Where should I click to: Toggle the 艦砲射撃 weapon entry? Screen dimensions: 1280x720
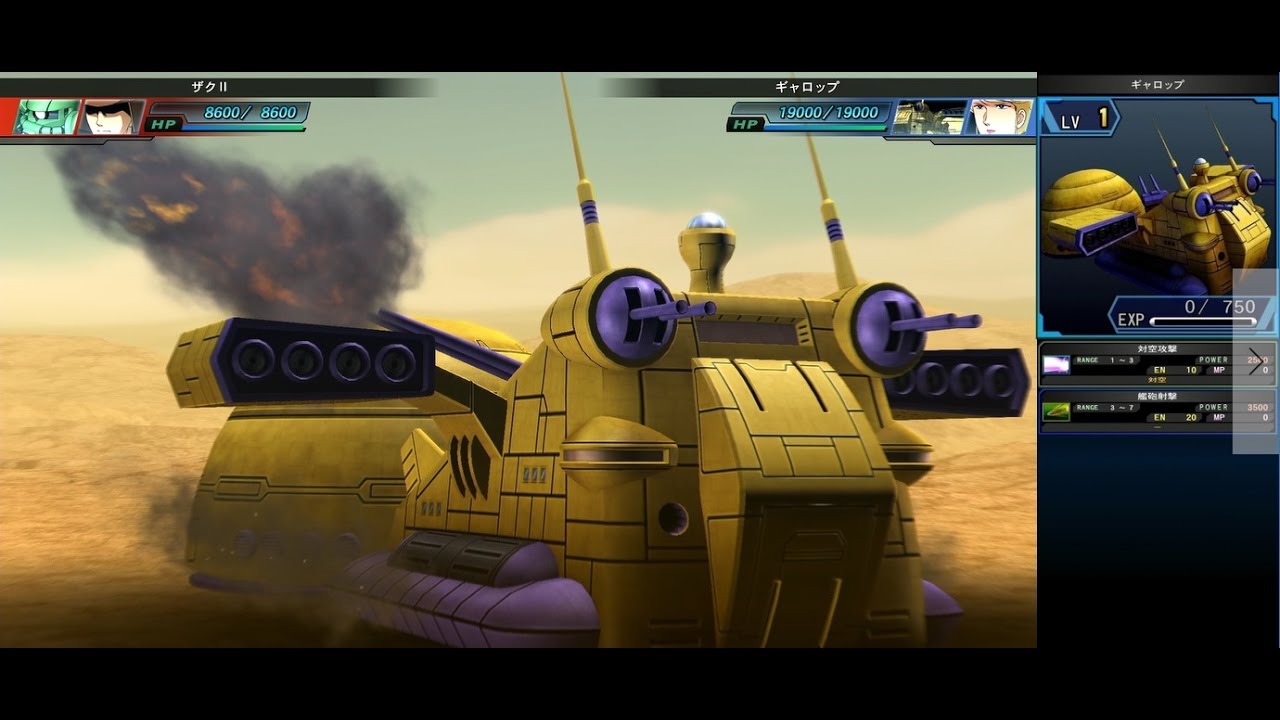(1150, 412)
